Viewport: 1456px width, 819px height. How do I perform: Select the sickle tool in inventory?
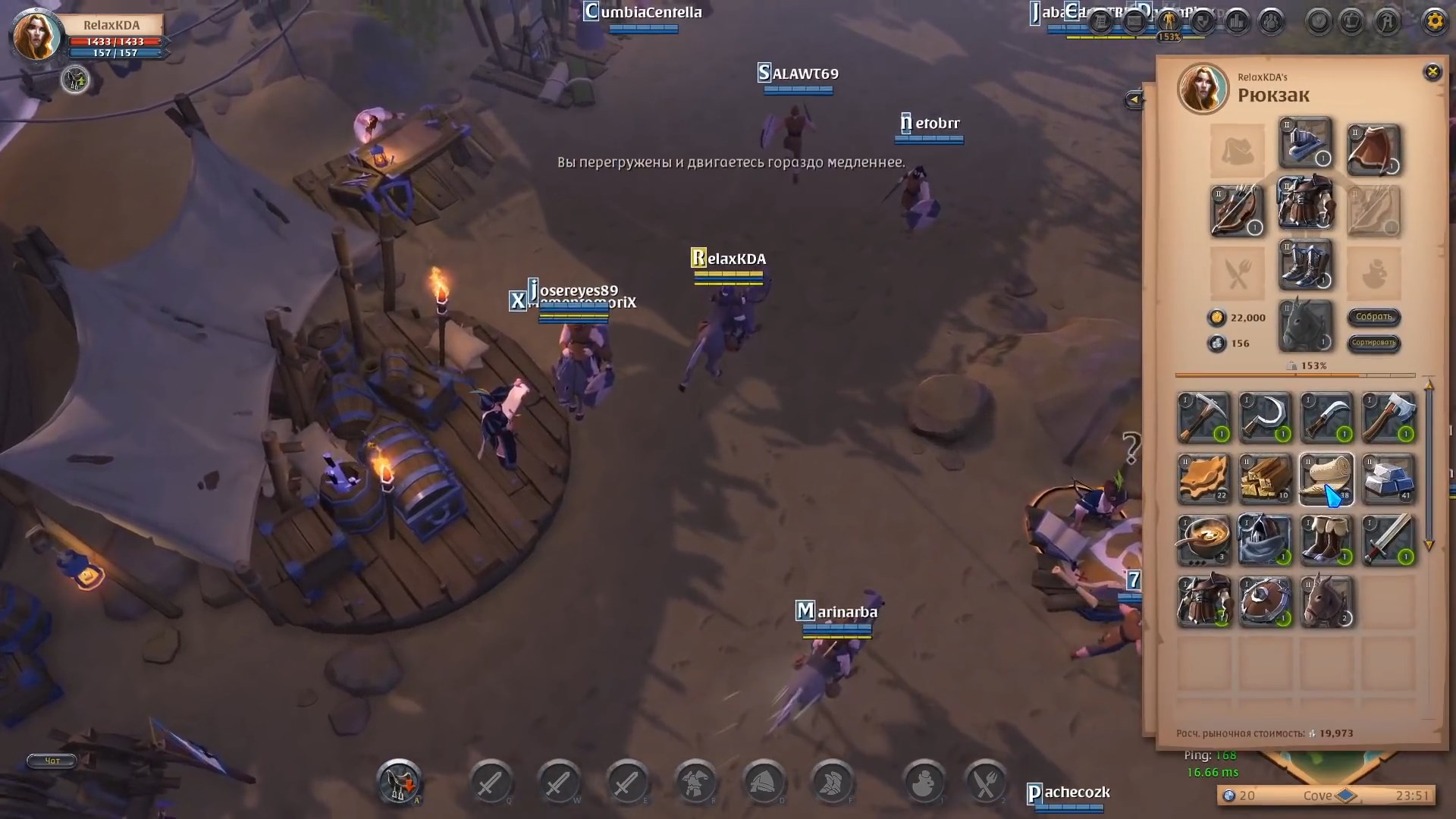(x=1265, y=418)
